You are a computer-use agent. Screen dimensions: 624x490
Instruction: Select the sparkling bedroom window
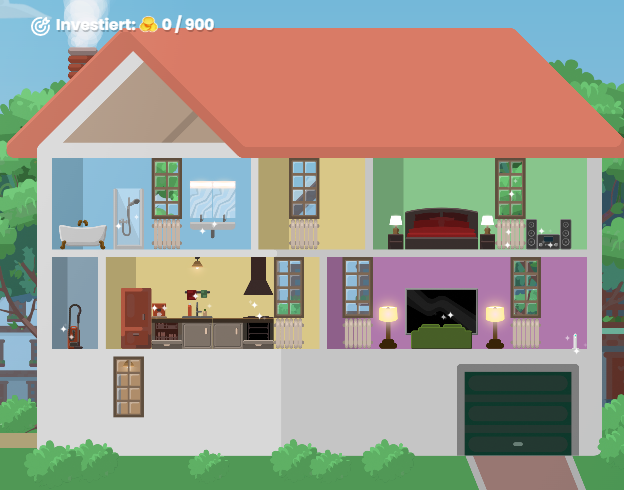pos(510,188)
